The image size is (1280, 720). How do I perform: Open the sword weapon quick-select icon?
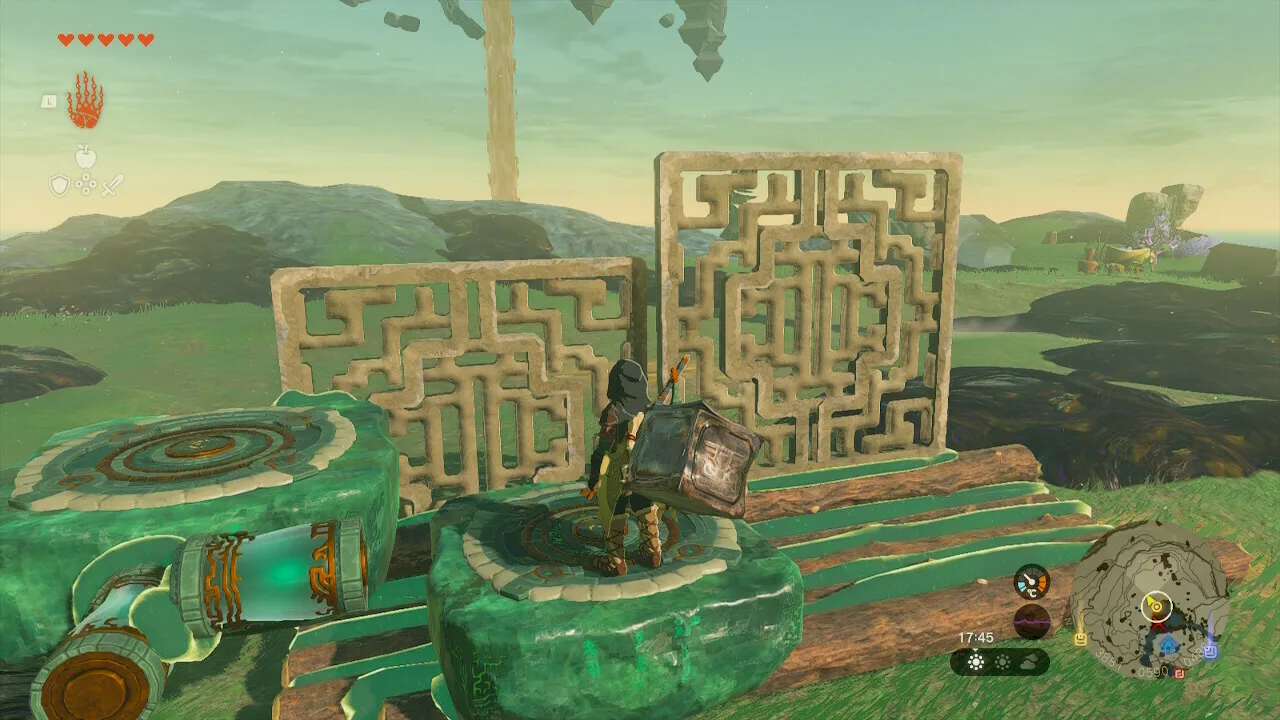(111, 185)
